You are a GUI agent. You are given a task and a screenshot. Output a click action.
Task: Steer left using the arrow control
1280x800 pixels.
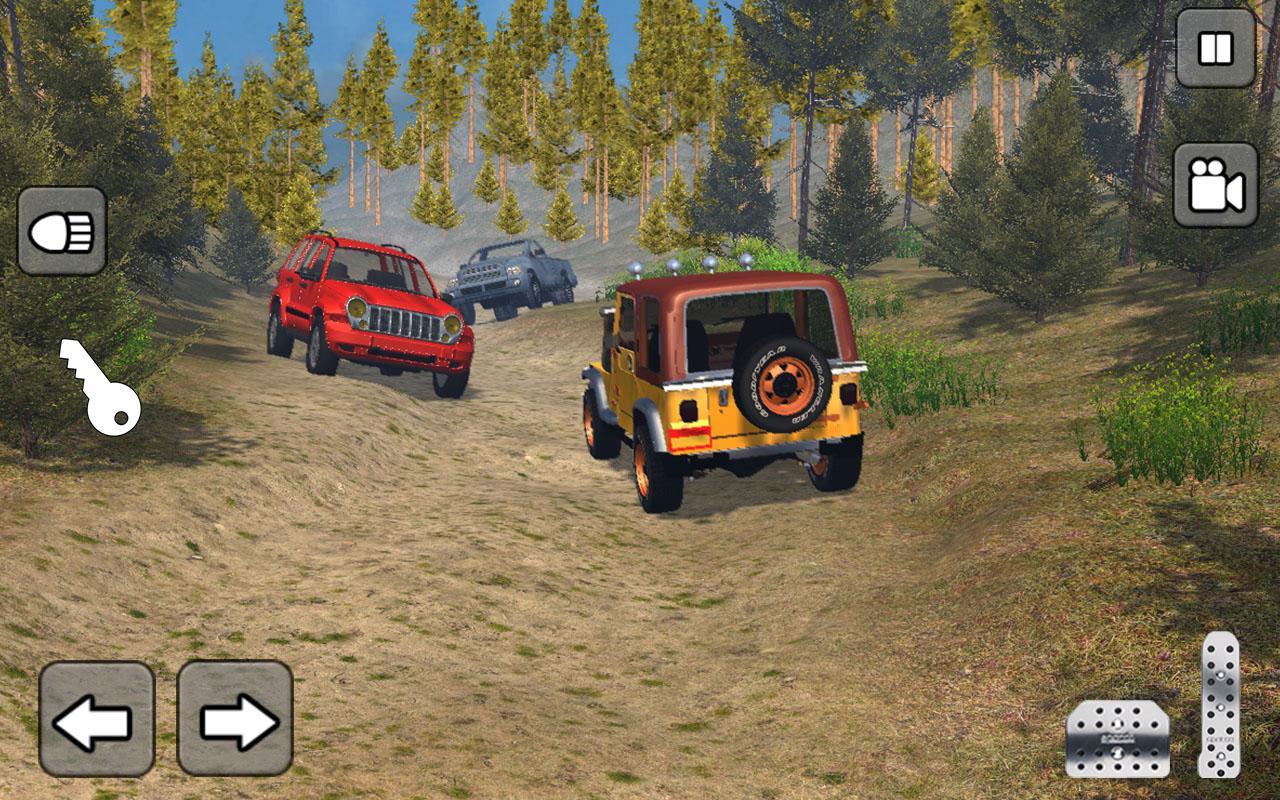pyautogui.click(x=96, y=719)
